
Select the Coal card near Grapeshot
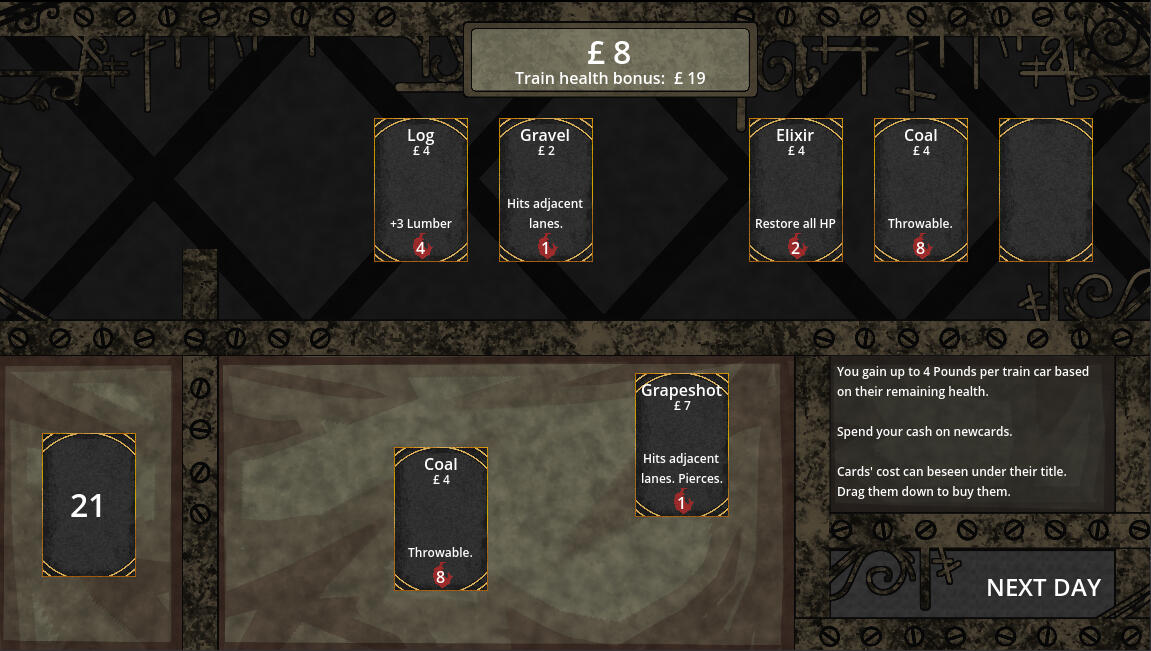[x=440, y=519]
